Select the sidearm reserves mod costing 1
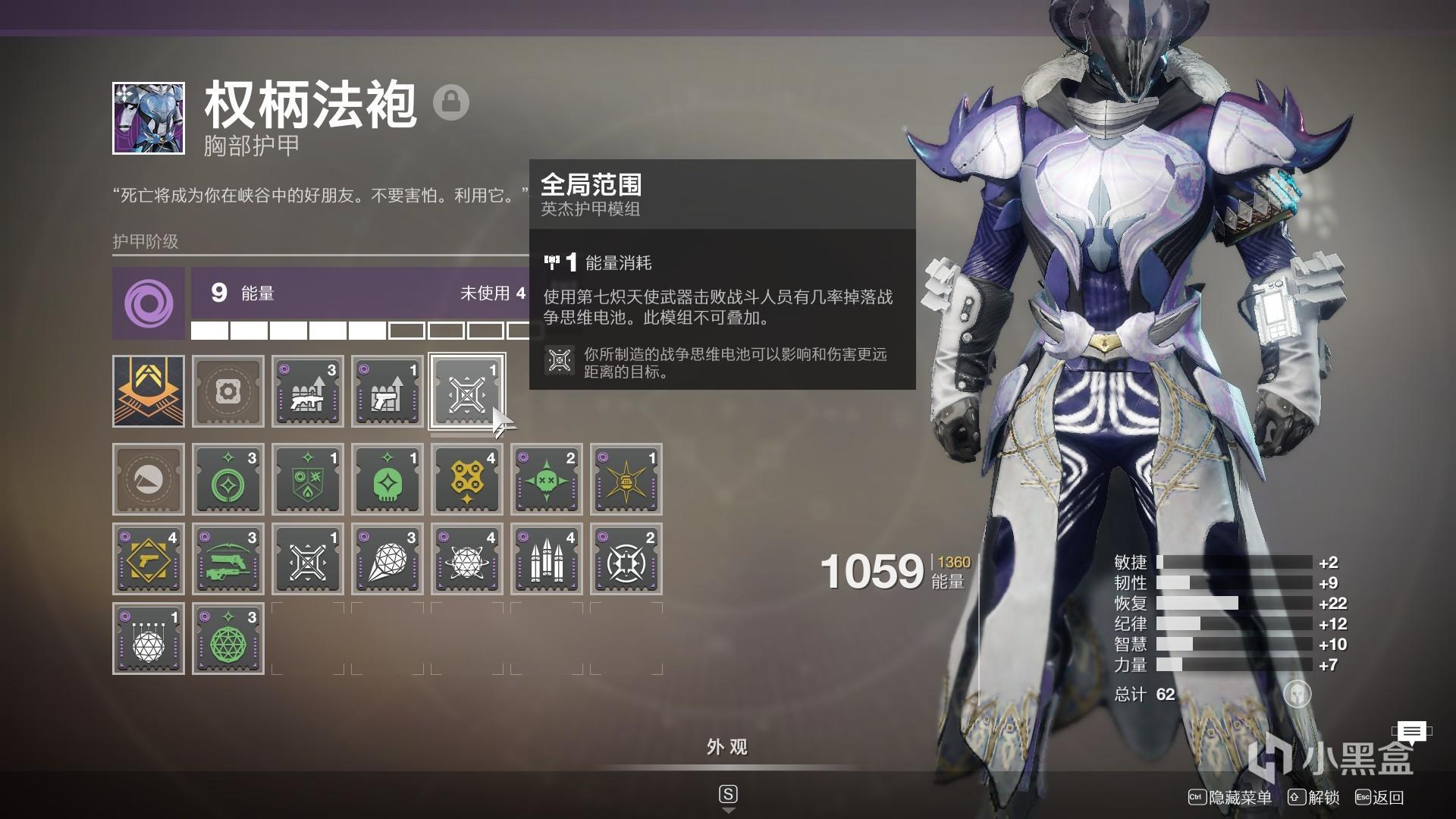Image resolution: width=1456 pixels, height=819 pixels. tap(388, 391)
